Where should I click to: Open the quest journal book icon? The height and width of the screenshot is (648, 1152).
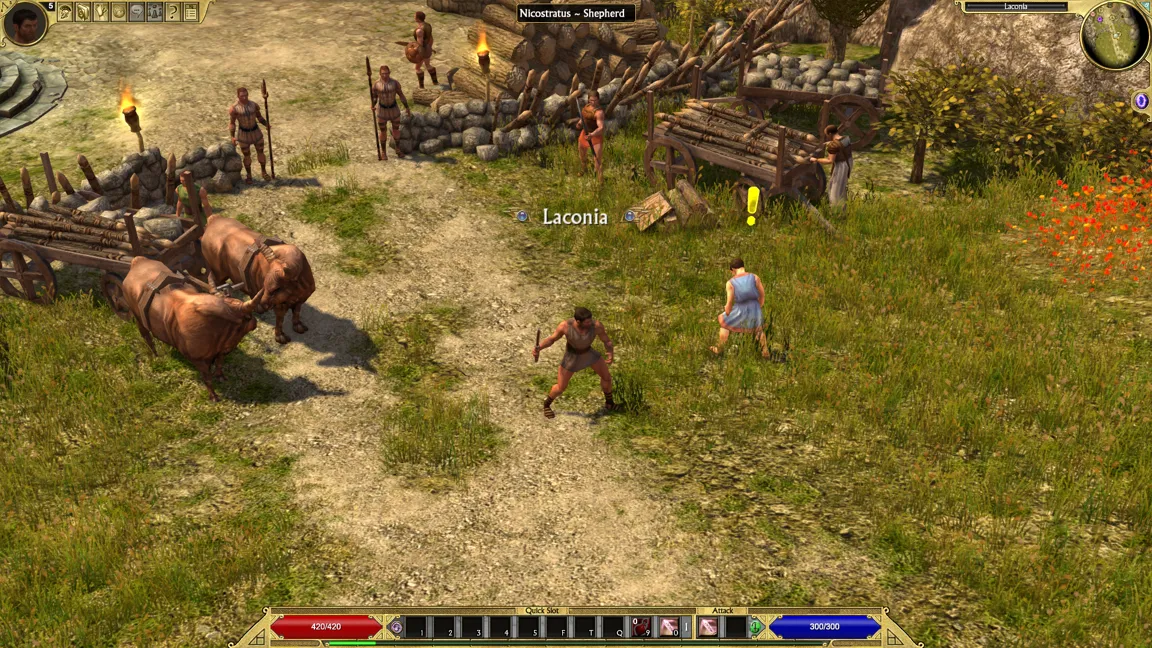tap(83, 12)
